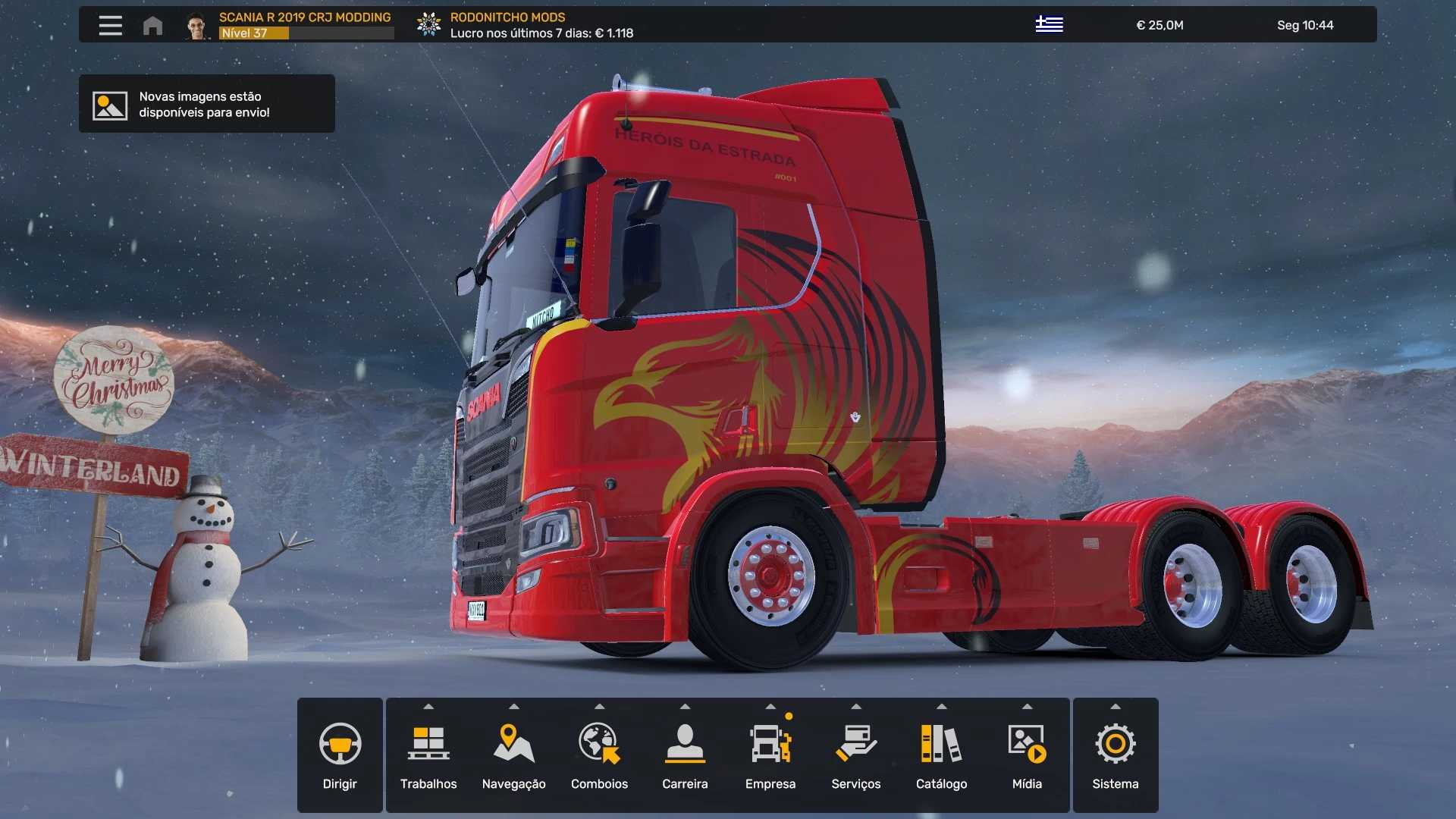Choose the Serviços menu
The height and width of the screenshot is (819, 1456).
[x=855, y=755]
